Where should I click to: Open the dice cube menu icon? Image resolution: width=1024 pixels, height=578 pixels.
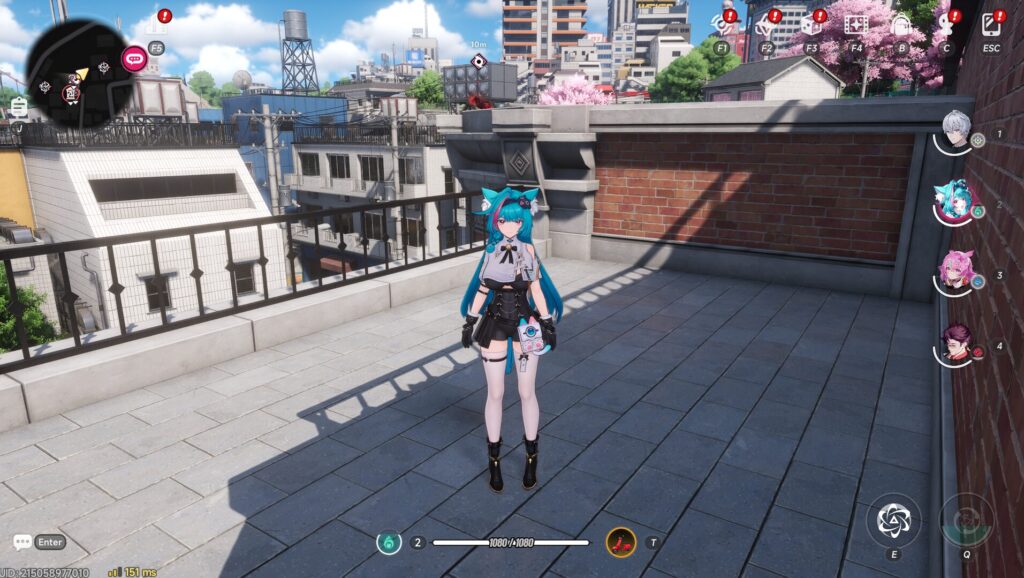(810, 24)
